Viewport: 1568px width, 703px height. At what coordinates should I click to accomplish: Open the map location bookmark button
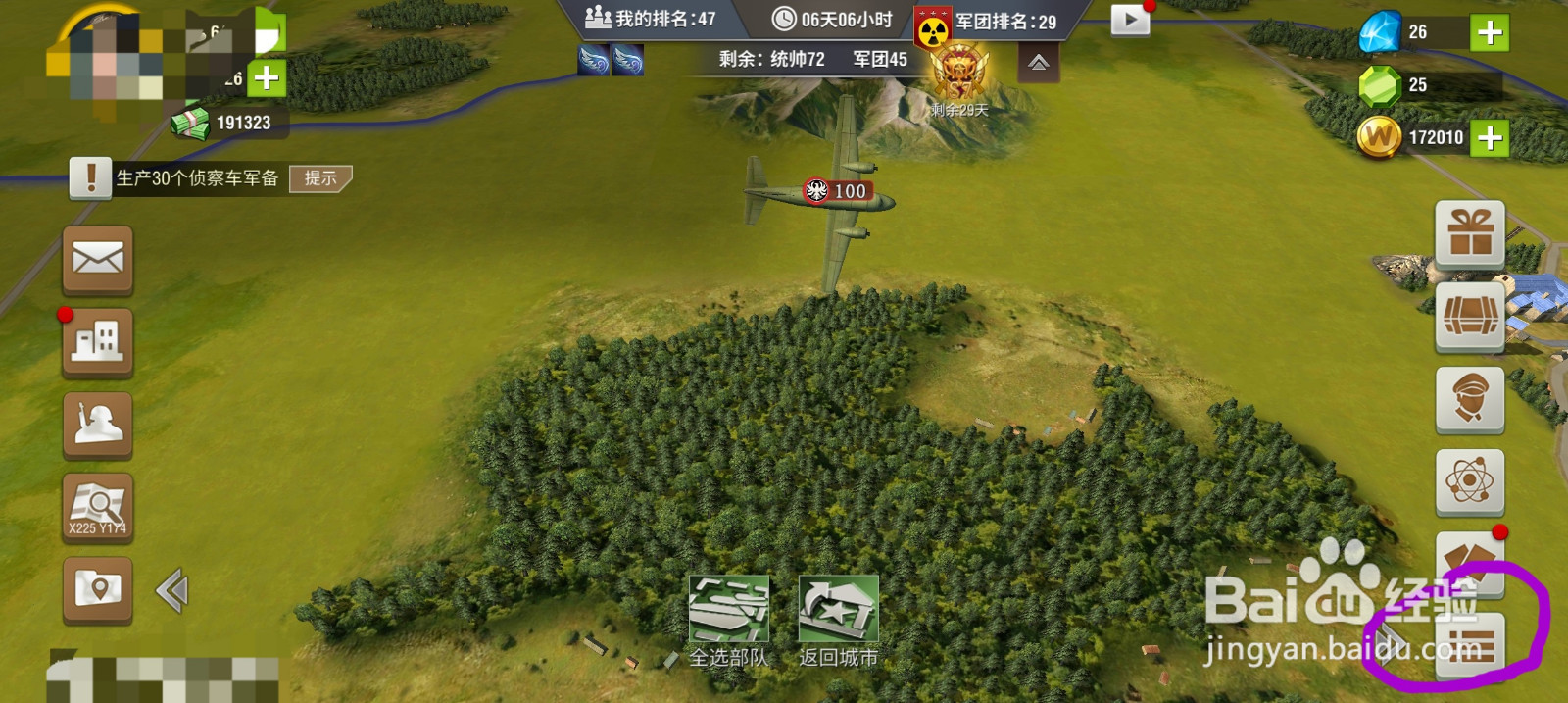pos(98,589)
